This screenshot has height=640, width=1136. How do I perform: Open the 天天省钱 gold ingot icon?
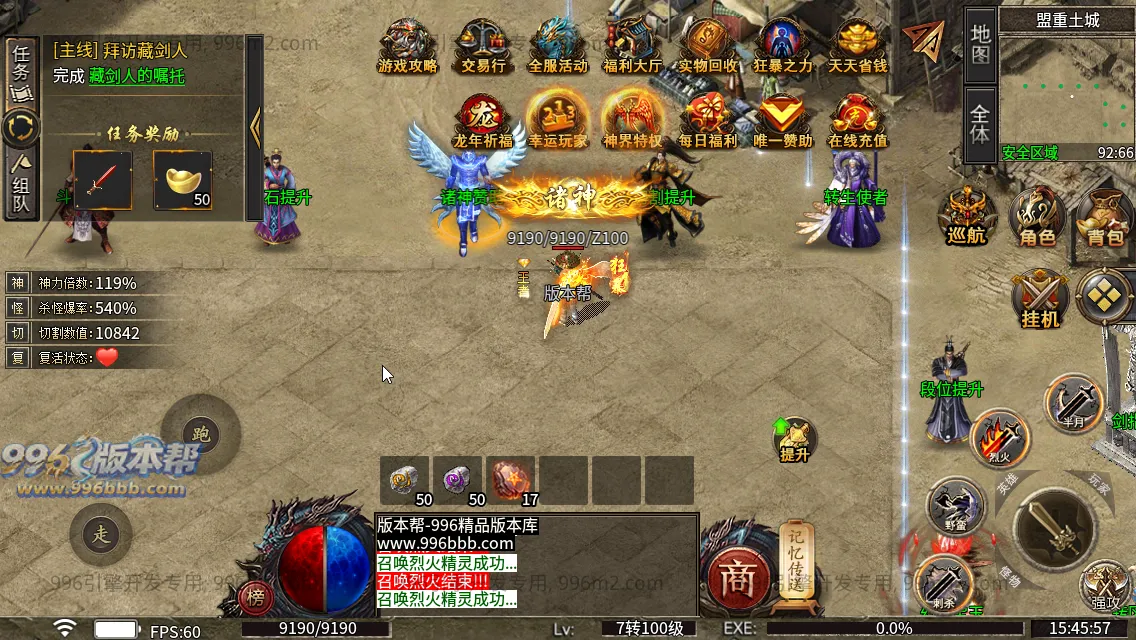point(857,45)
